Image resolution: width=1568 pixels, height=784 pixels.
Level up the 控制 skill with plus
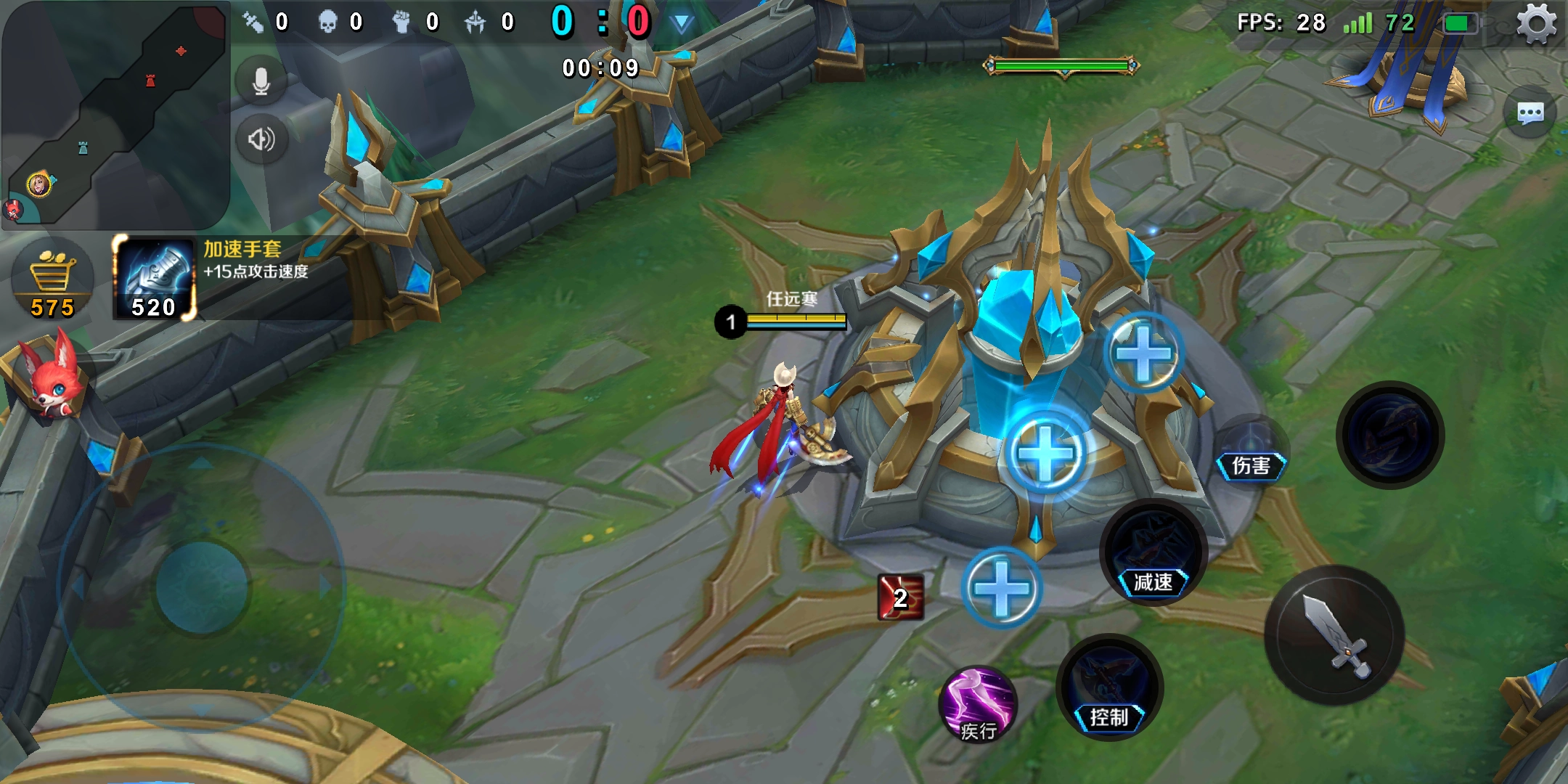click(1002, 588)
